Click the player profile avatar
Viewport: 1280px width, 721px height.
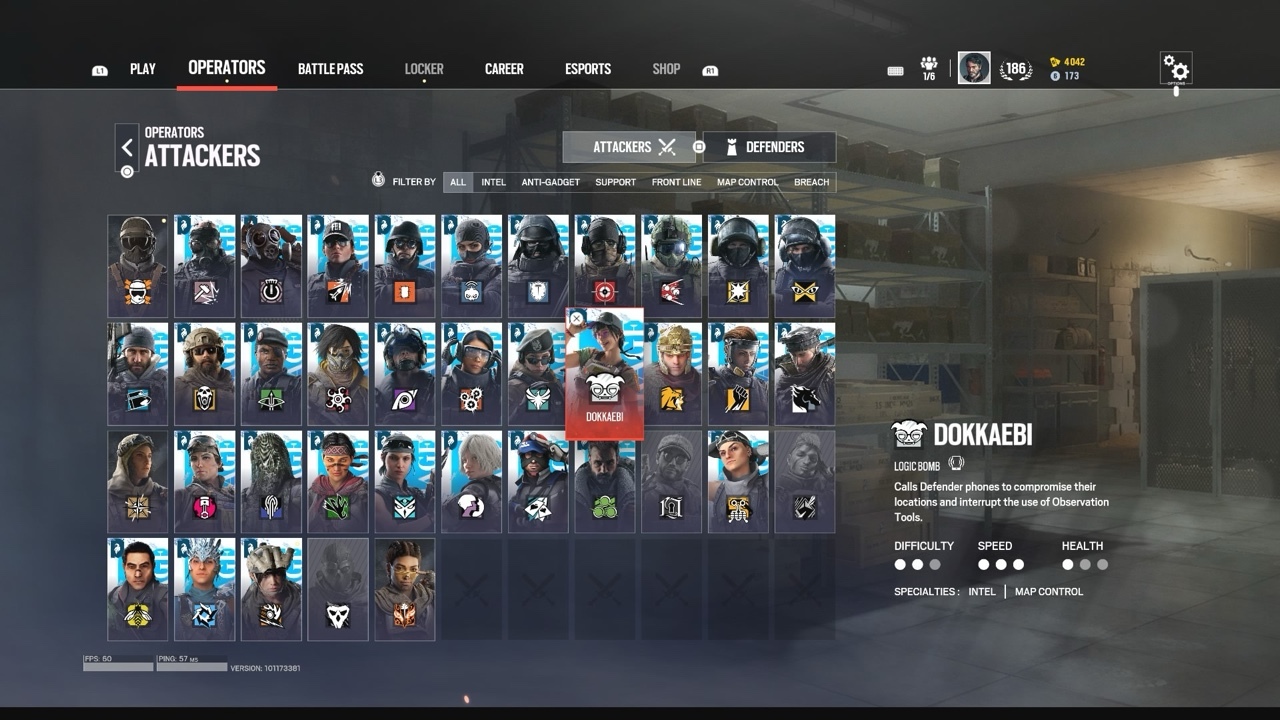(974, 68)
